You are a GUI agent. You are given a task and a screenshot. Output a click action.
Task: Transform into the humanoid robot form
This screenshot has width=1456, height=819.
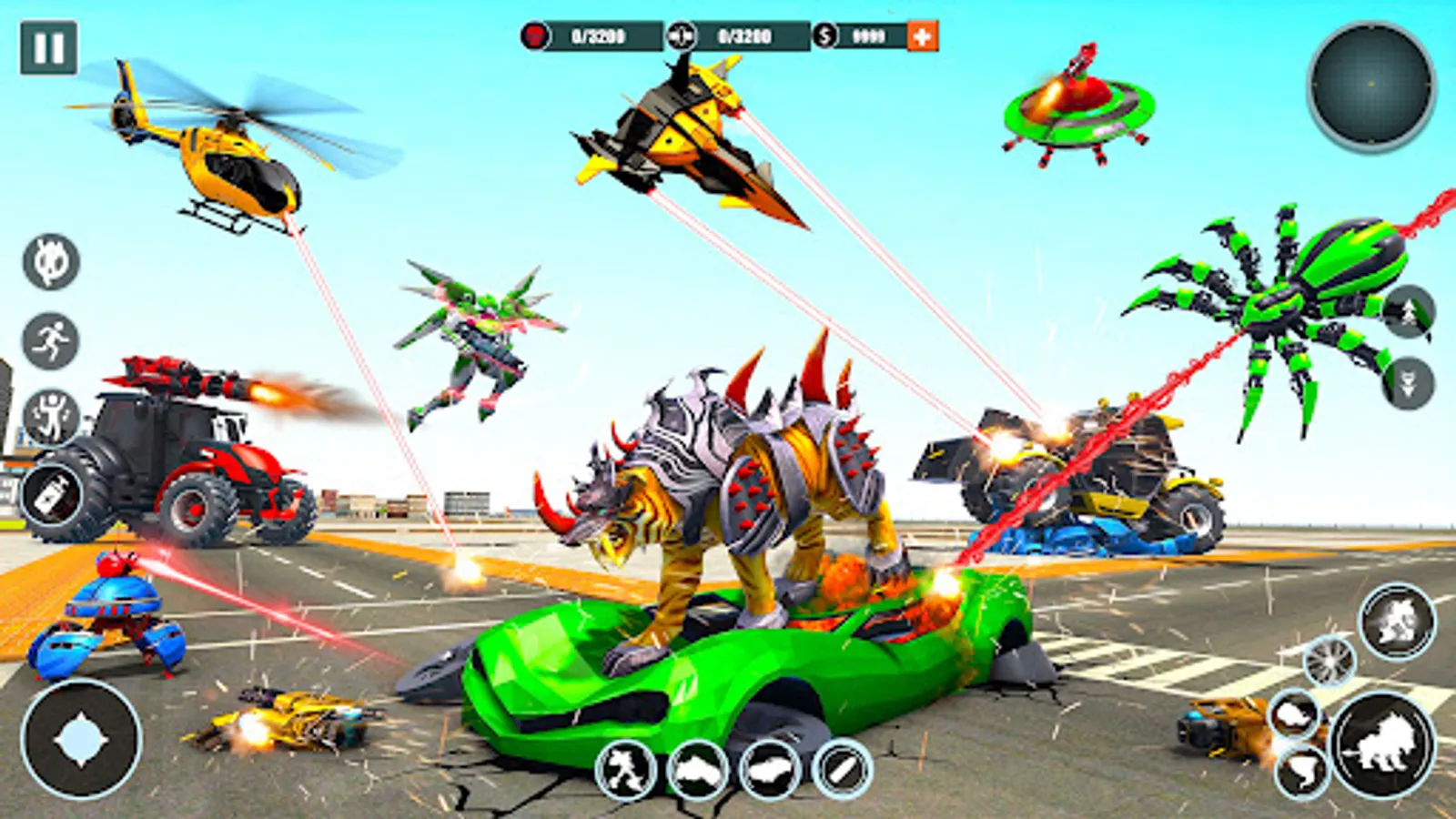626,771
